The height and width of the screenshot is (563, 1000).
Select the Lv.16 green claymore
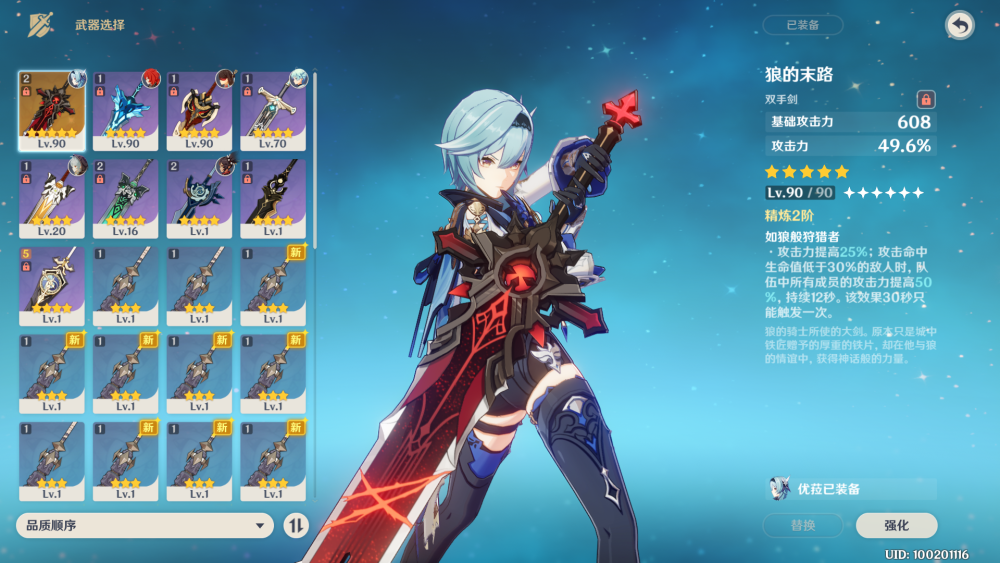tap(125, 198)
